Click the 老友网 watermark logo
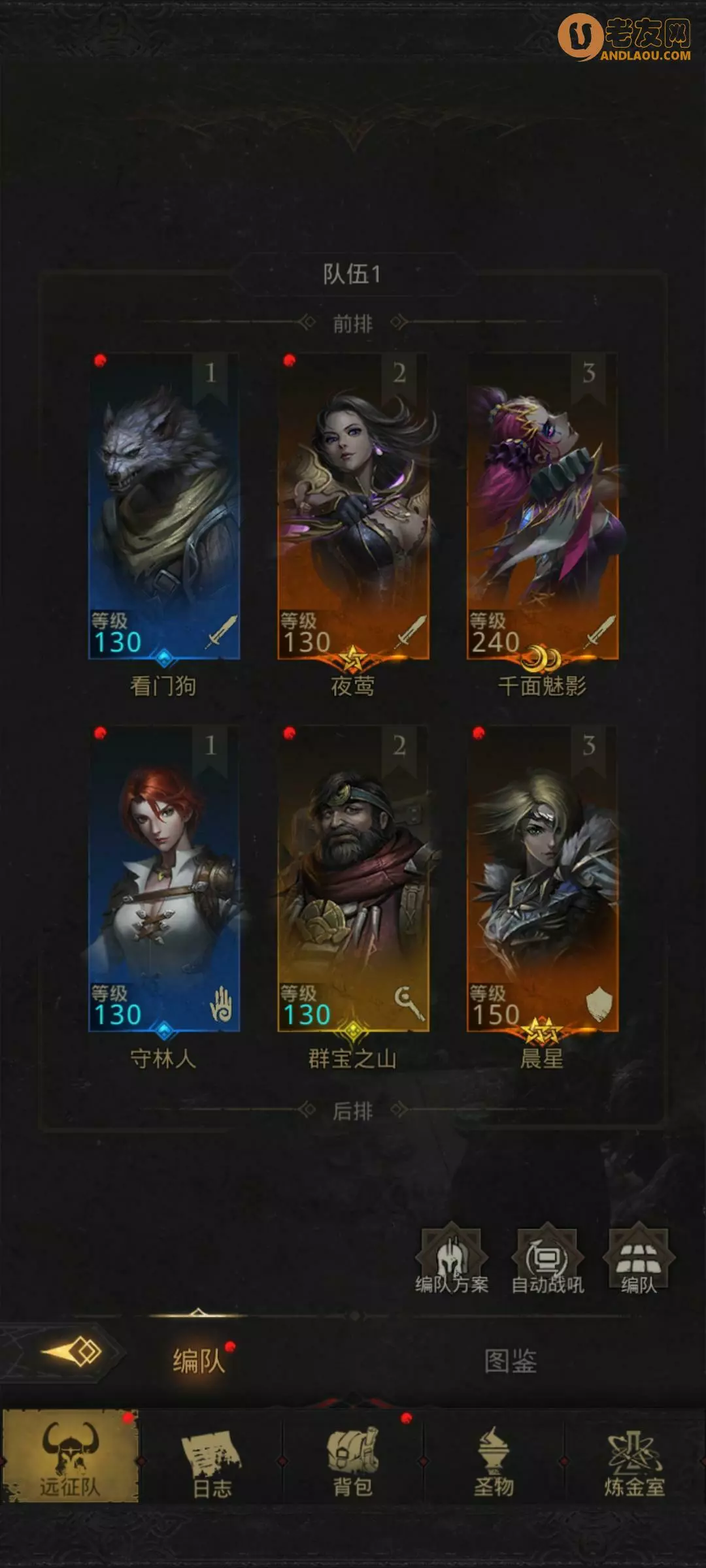Image resolution: width=706 pixels, height=1568 pixels. tap(625, 38)
